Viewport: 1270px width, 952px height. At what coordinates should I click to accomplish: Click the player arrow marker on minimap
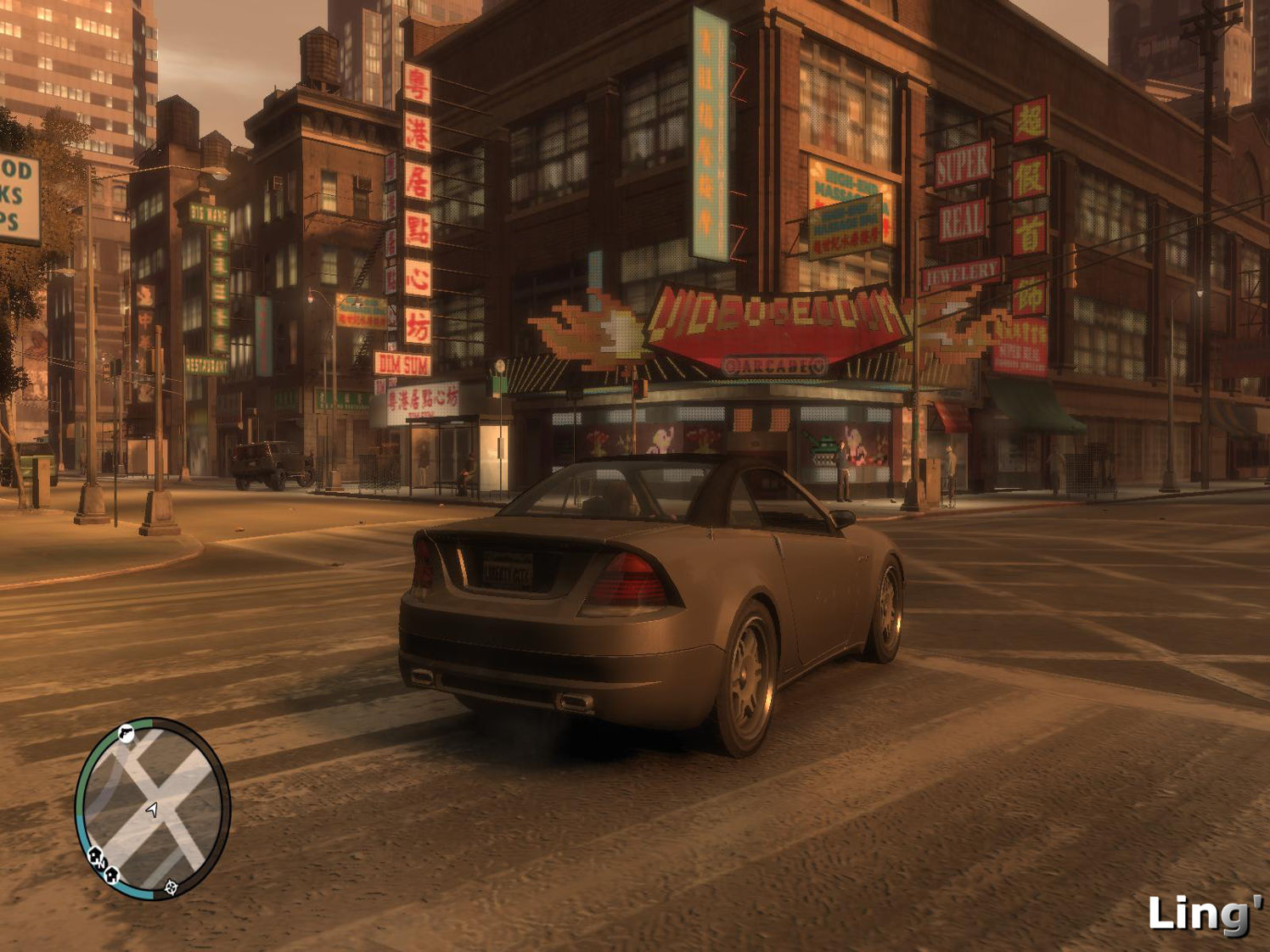click(x=152, y=810)
